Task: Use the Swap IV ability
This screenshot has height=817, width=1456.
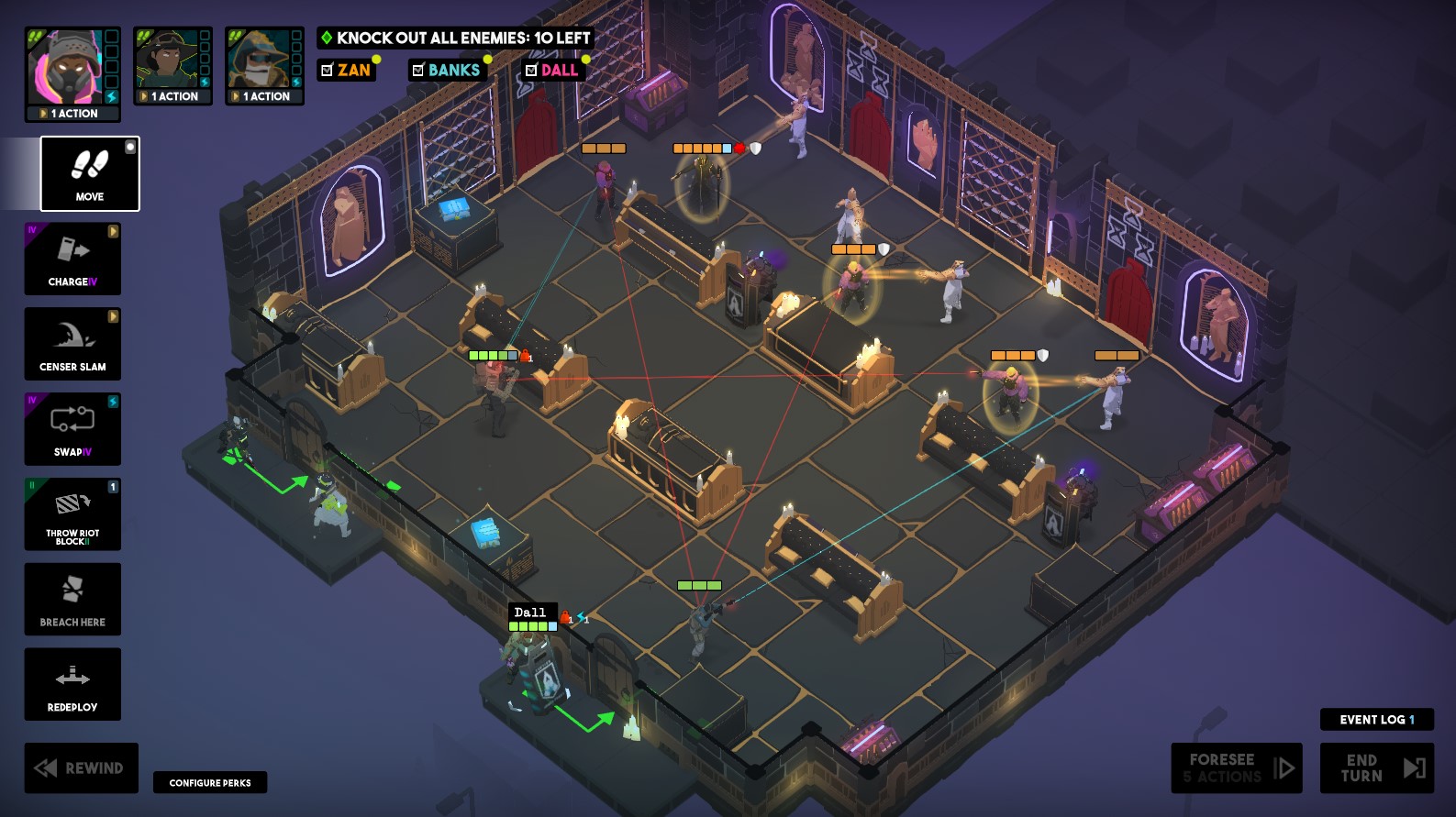Action: pos(72,428)
